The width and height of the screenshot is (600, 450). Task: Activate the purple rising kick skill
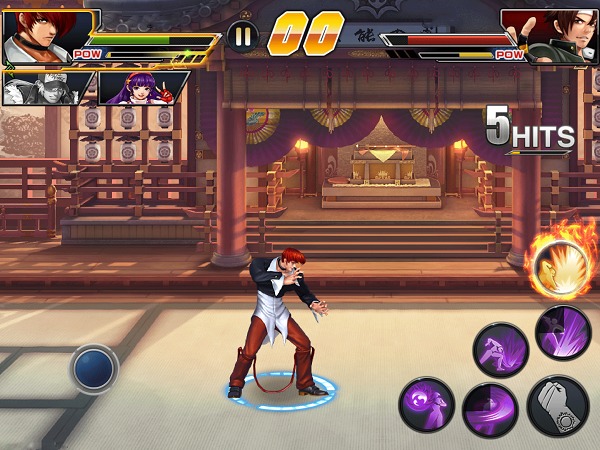click(563, 333)
